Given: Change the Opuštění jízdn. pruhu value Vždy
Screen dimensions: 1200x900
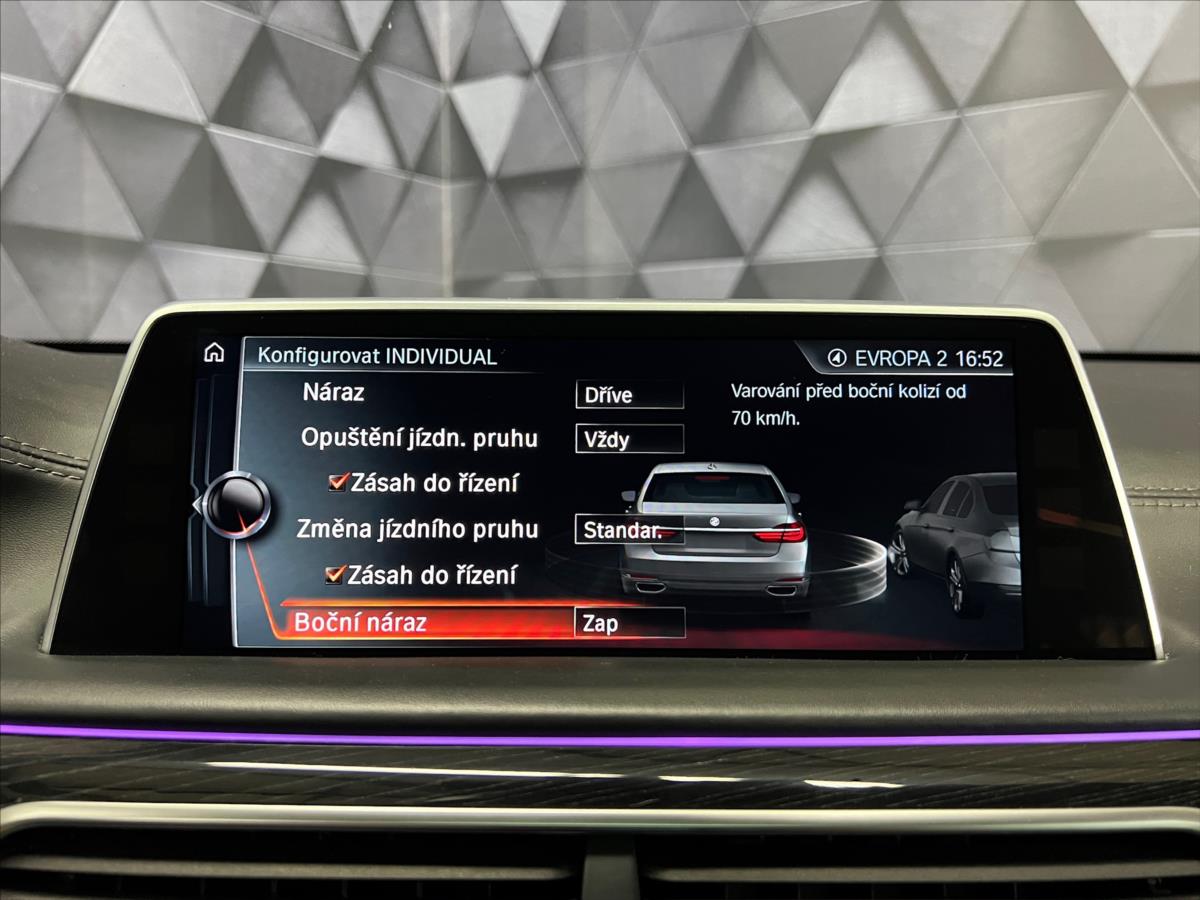Looking at the screenshot, I should [629, 439].
